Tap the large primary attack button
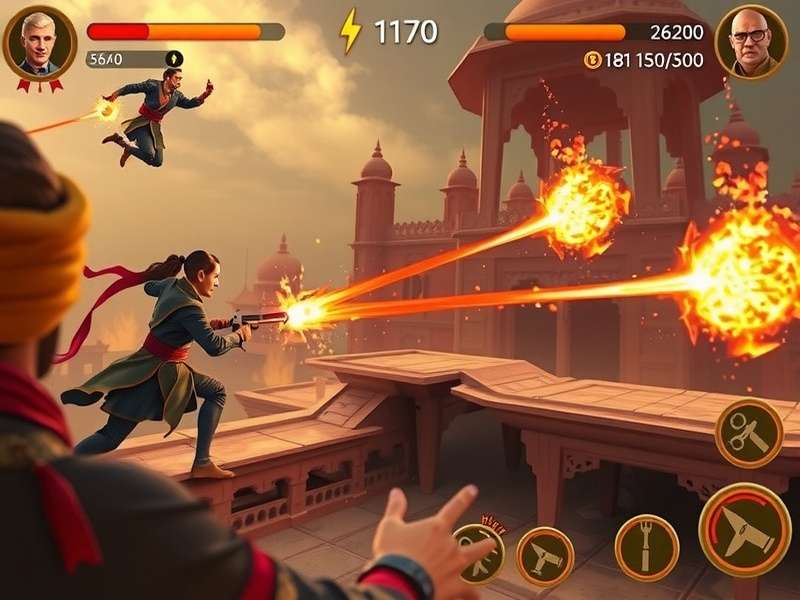The width and height of the screenshot is (800, 600). pyautogui.click(x=745, y=529)
